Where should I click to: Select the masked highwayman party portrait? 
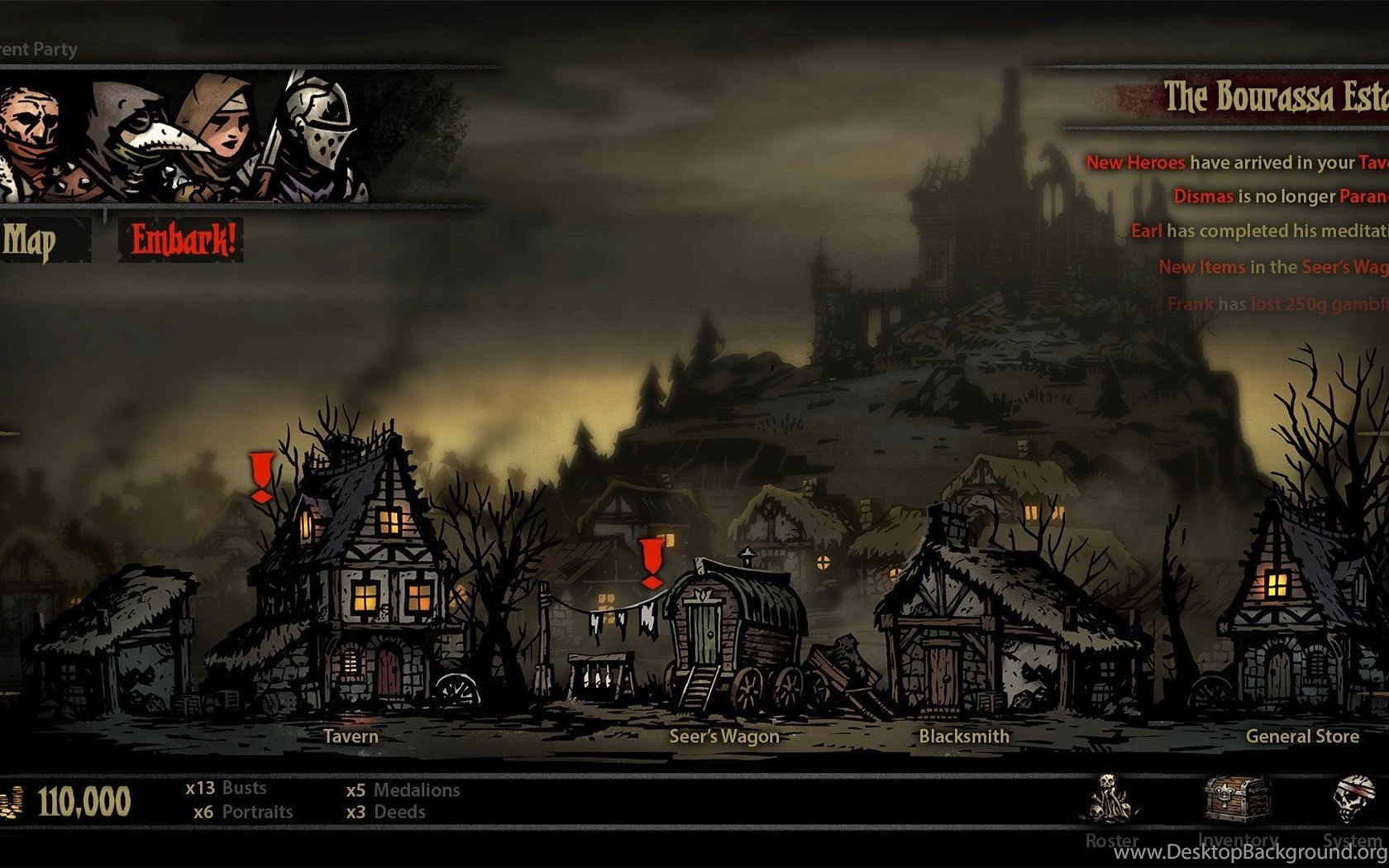(x=31, y=136)
